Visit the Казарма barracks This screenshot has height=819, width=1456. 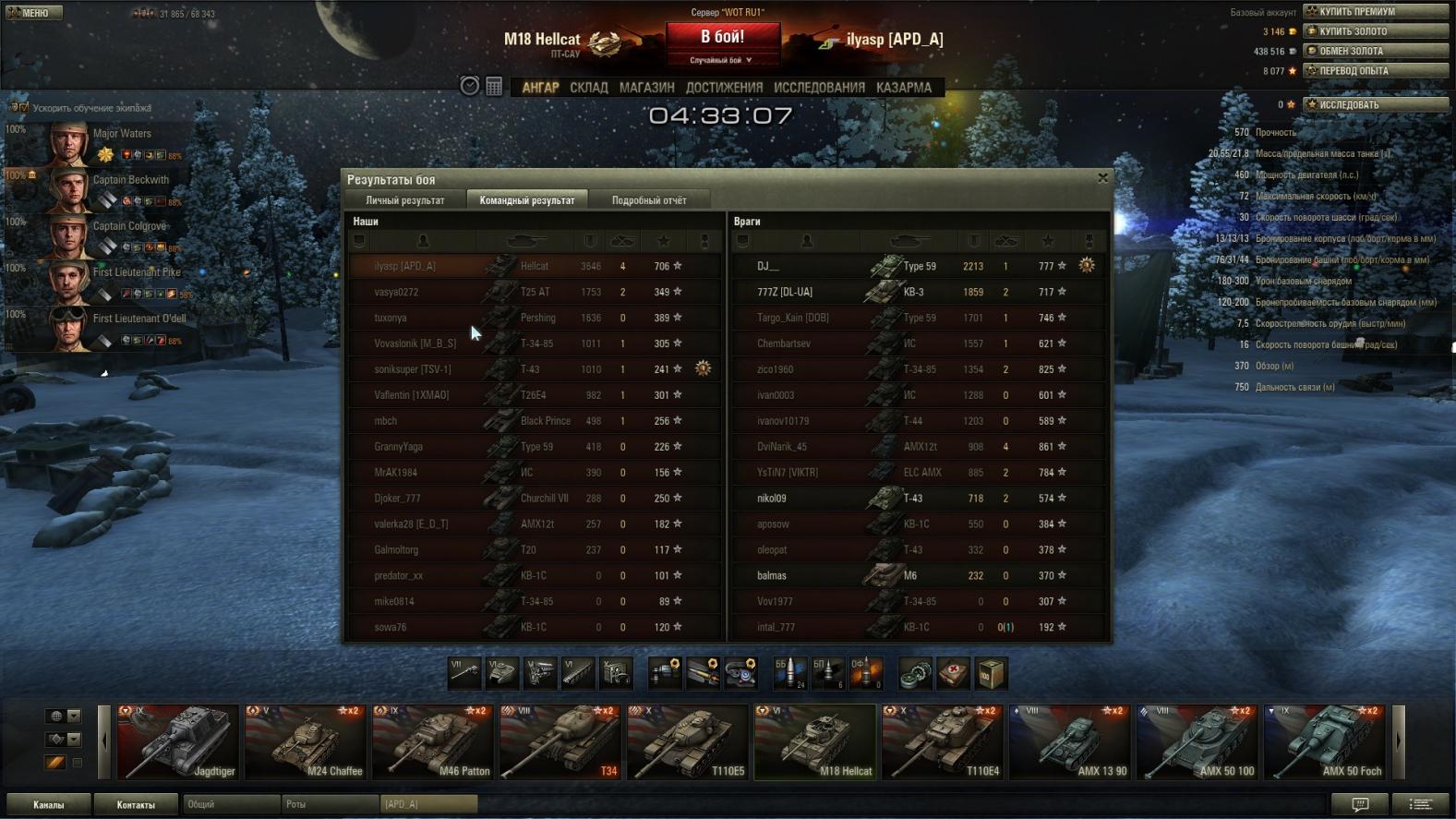pyautogui.click(x=903, y=88)
